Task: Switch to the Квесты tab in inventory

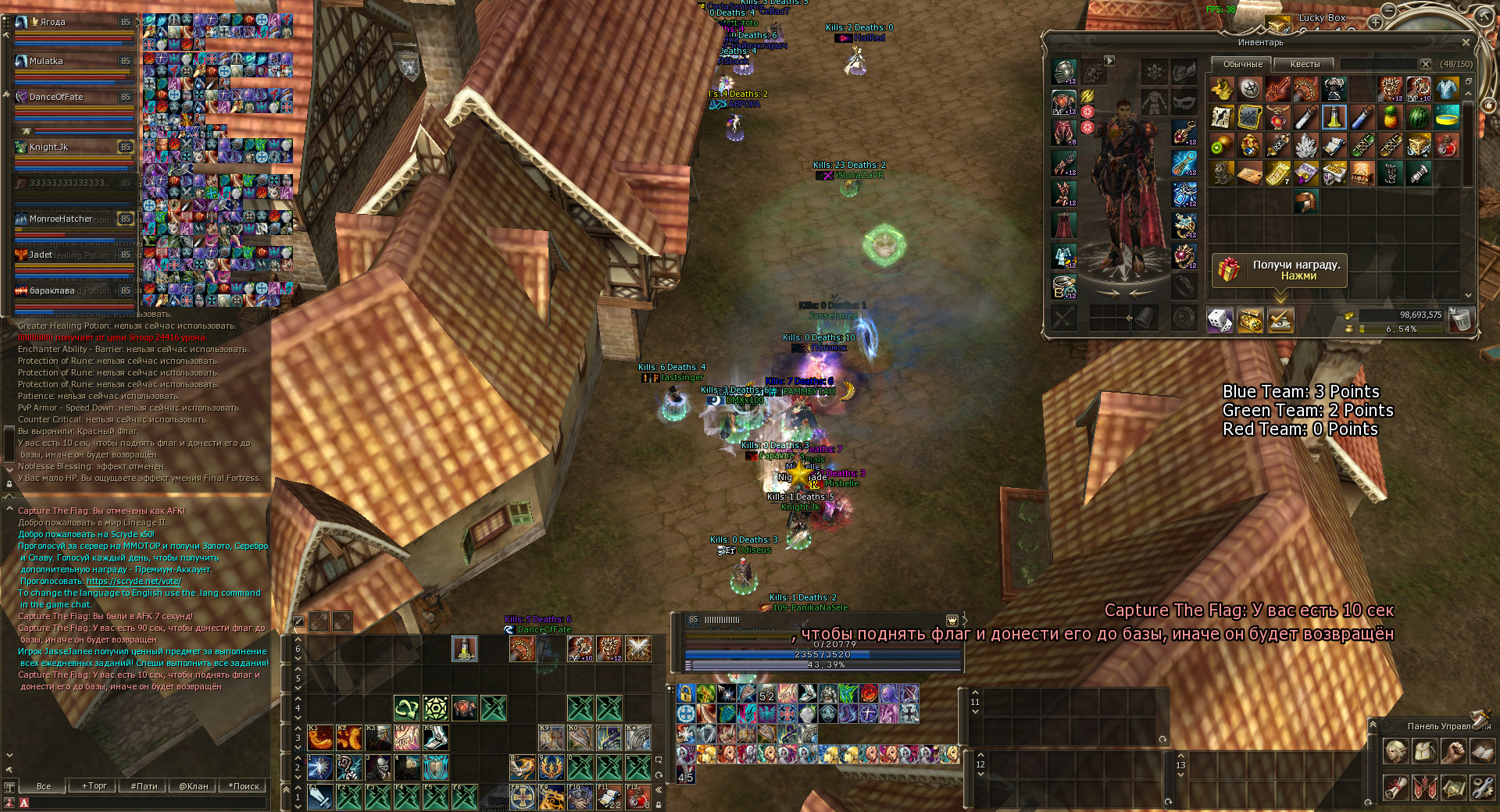Action: coord(1305,64)
